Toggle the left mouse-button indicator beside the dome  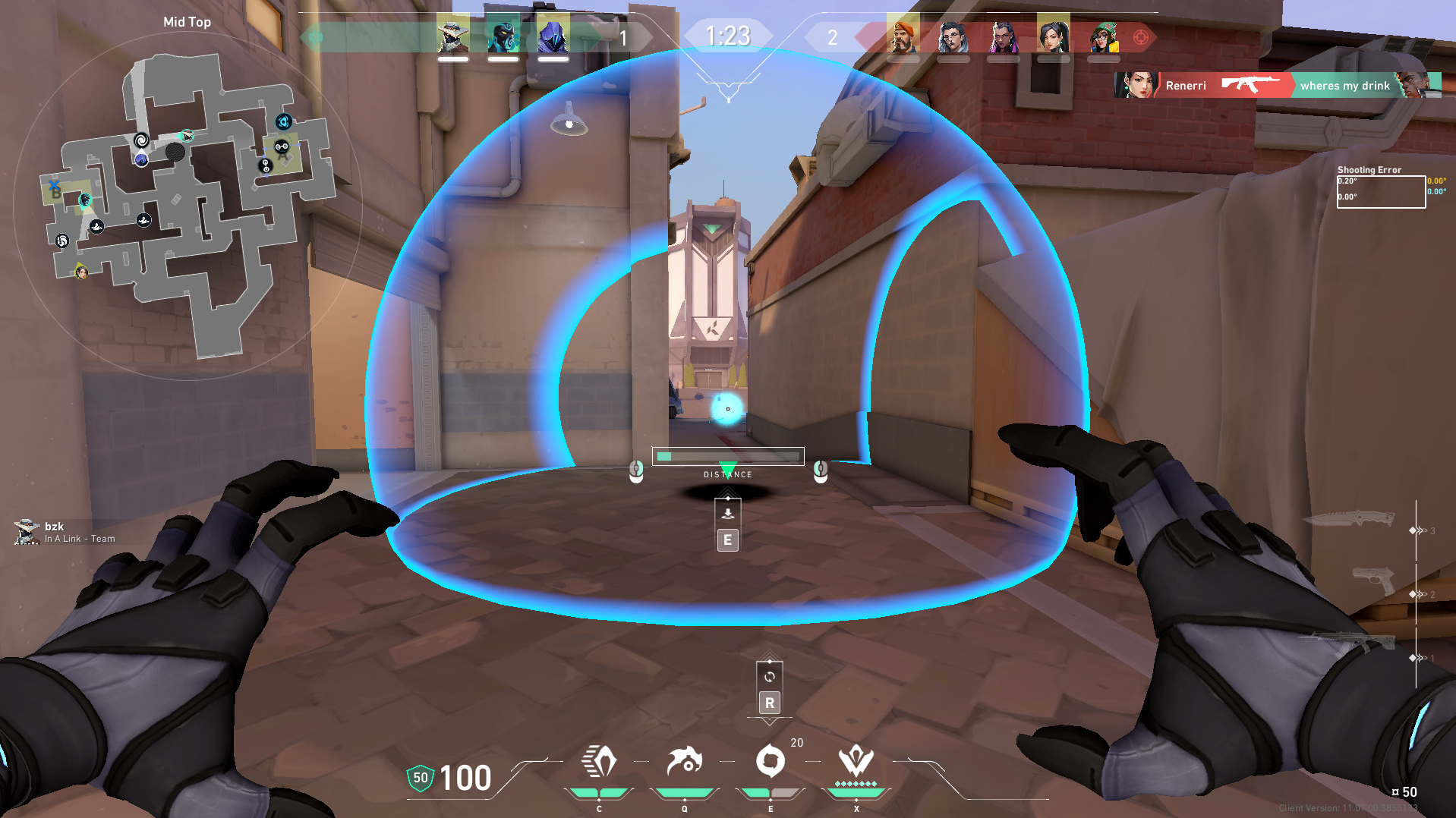[x=635, y=470]
